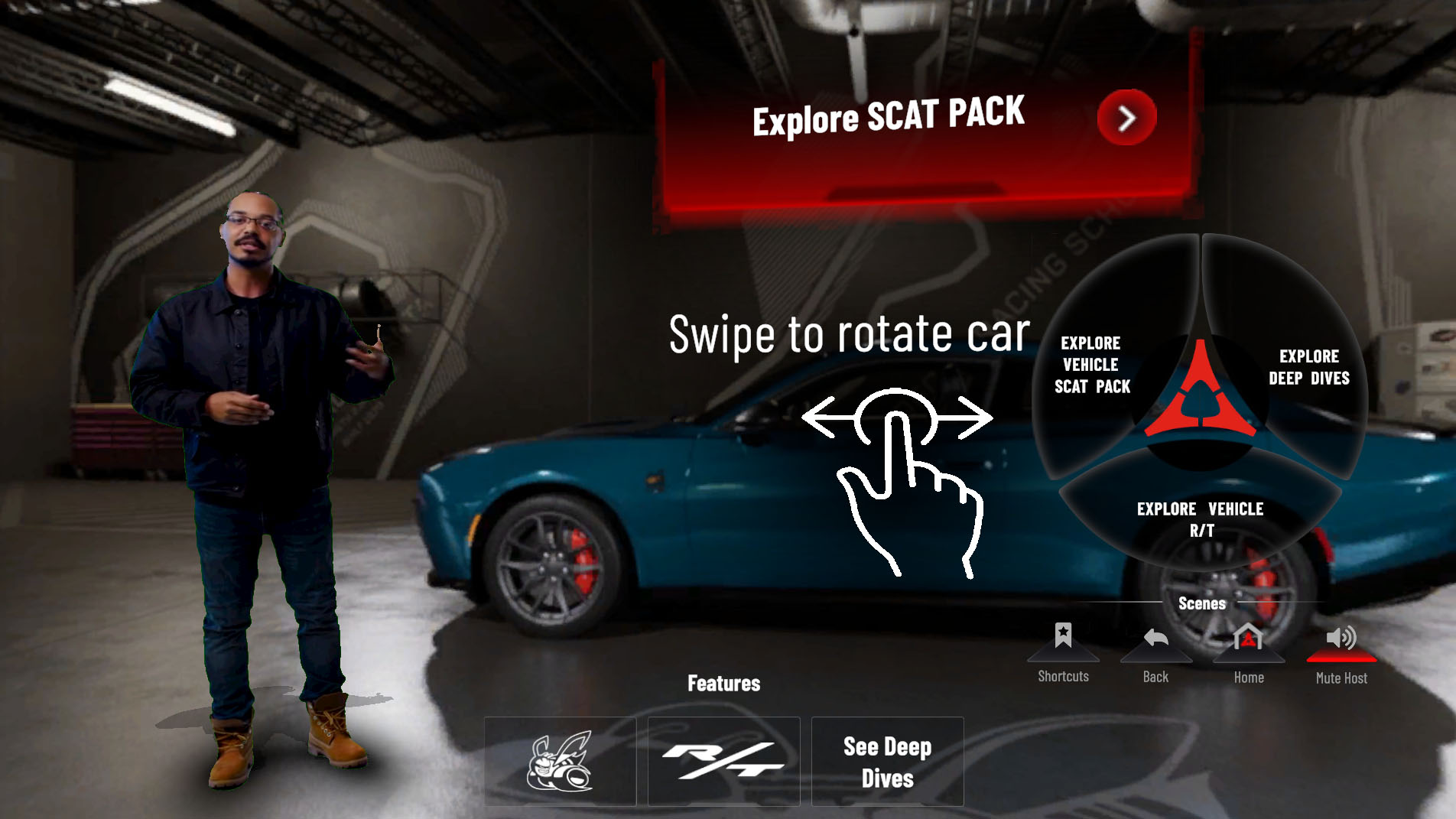Open See Deep Dives feature tile
The image size is (1456, 819).
point(887,761)
